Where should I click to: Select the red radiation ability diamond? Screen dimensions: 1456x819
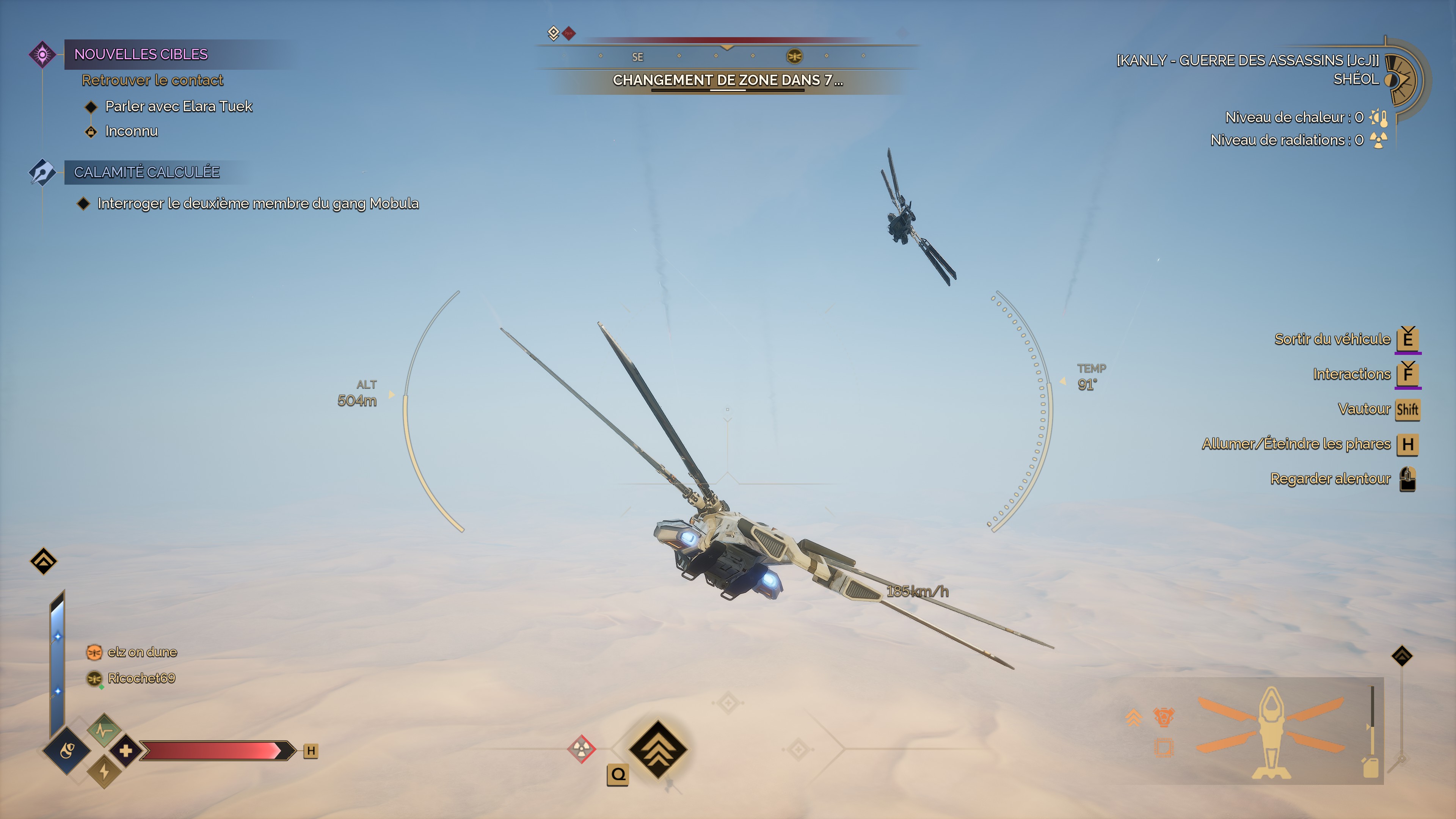click(581, 749)
